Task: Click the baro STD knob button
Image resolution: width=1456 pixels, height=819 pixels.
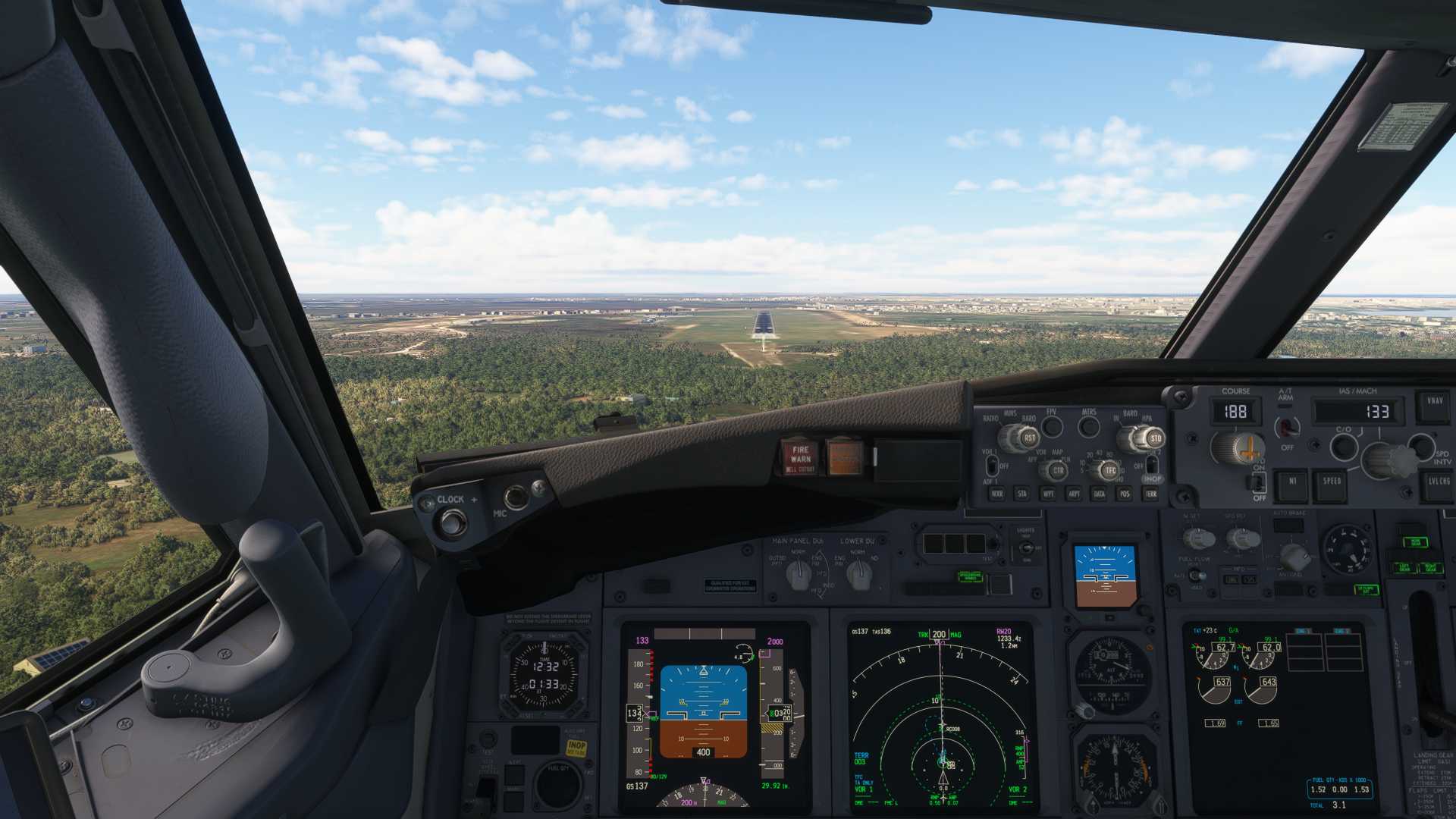Action: [x=1155, y=438]
